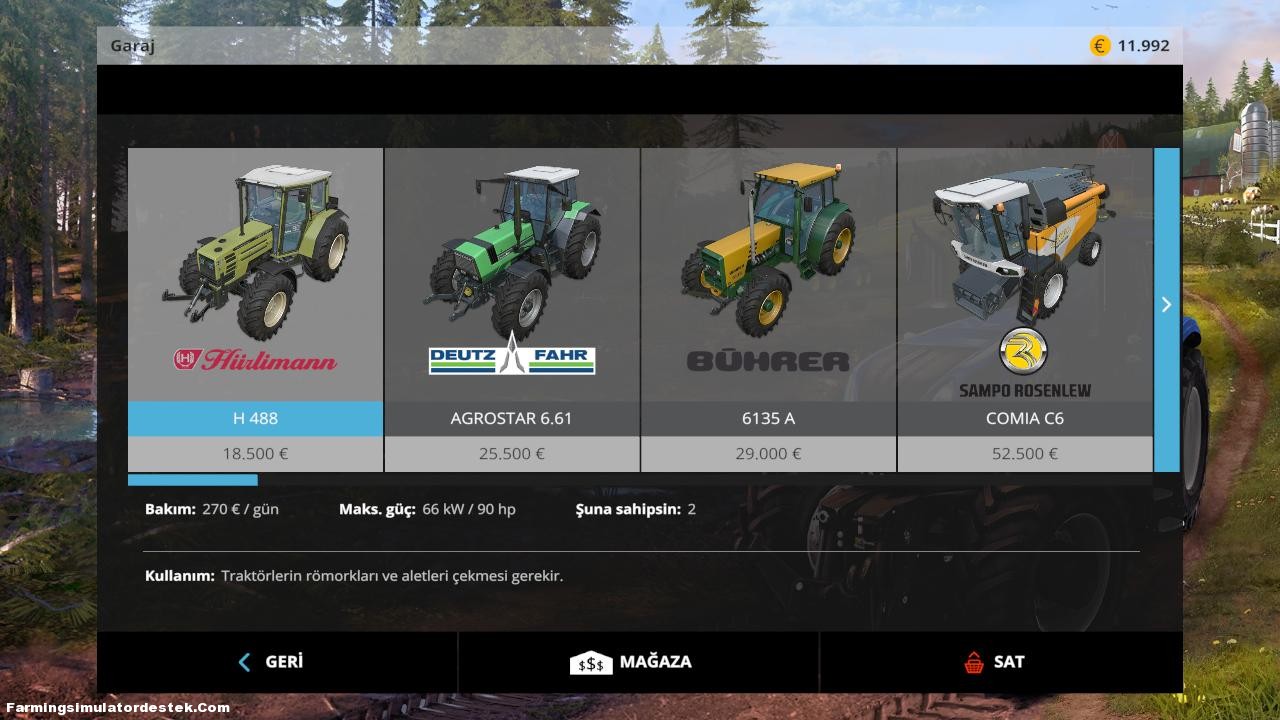Screen dimensions: 1280x720
Task: Select the DEUTZ-FAHR logo emblem
Action: (x=511, y=360)
